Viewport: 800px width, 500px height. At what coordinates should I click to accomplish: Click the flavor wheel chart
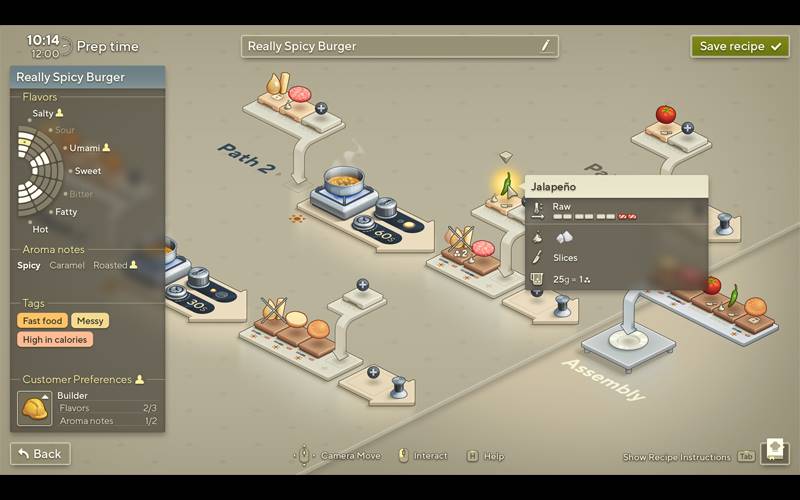[x=40, y=171]
